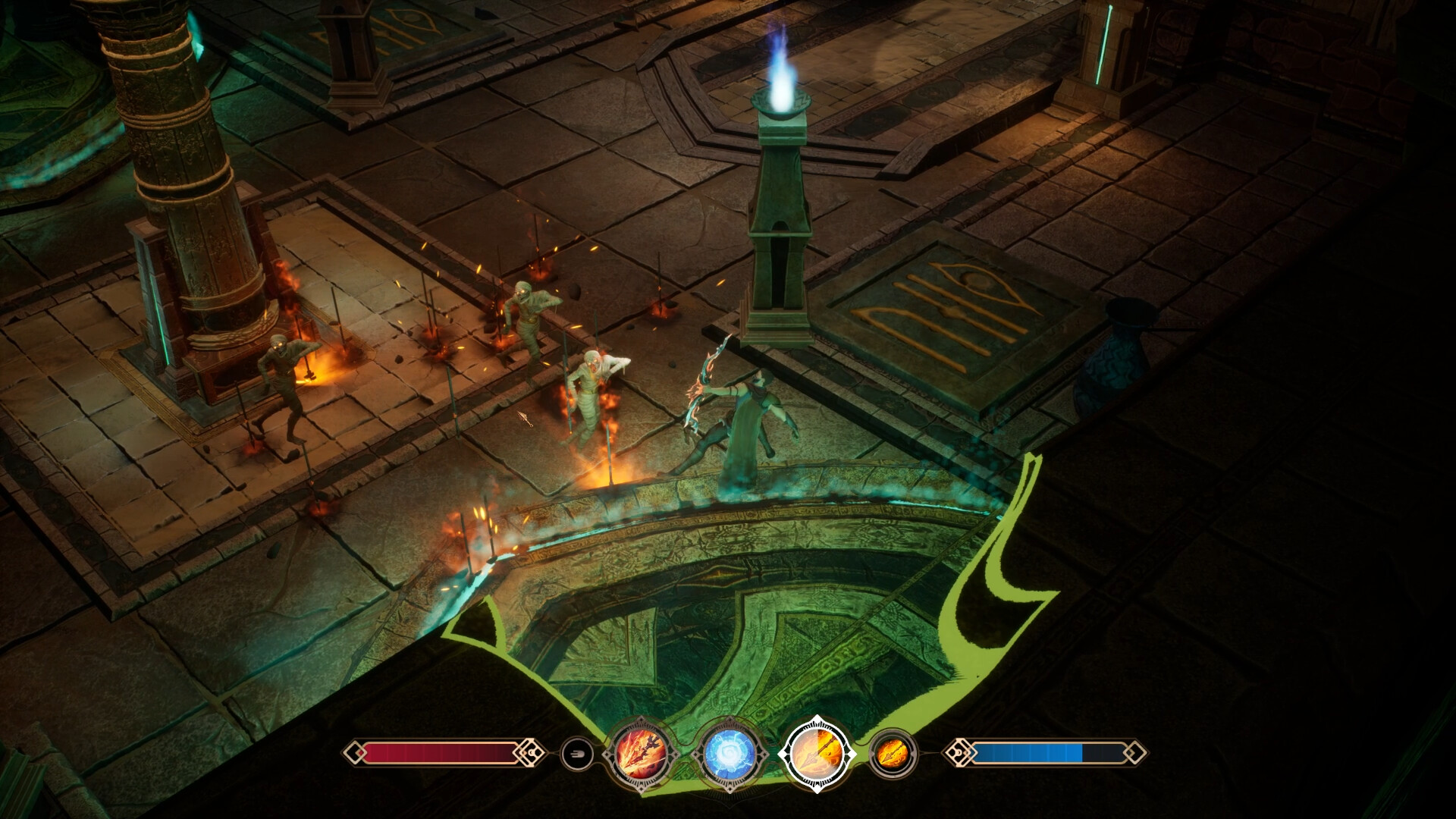Select the highlighted flaming arrow skill
Image resolution: width=1456 pixels, height=819 pixels.
point(817,754)
